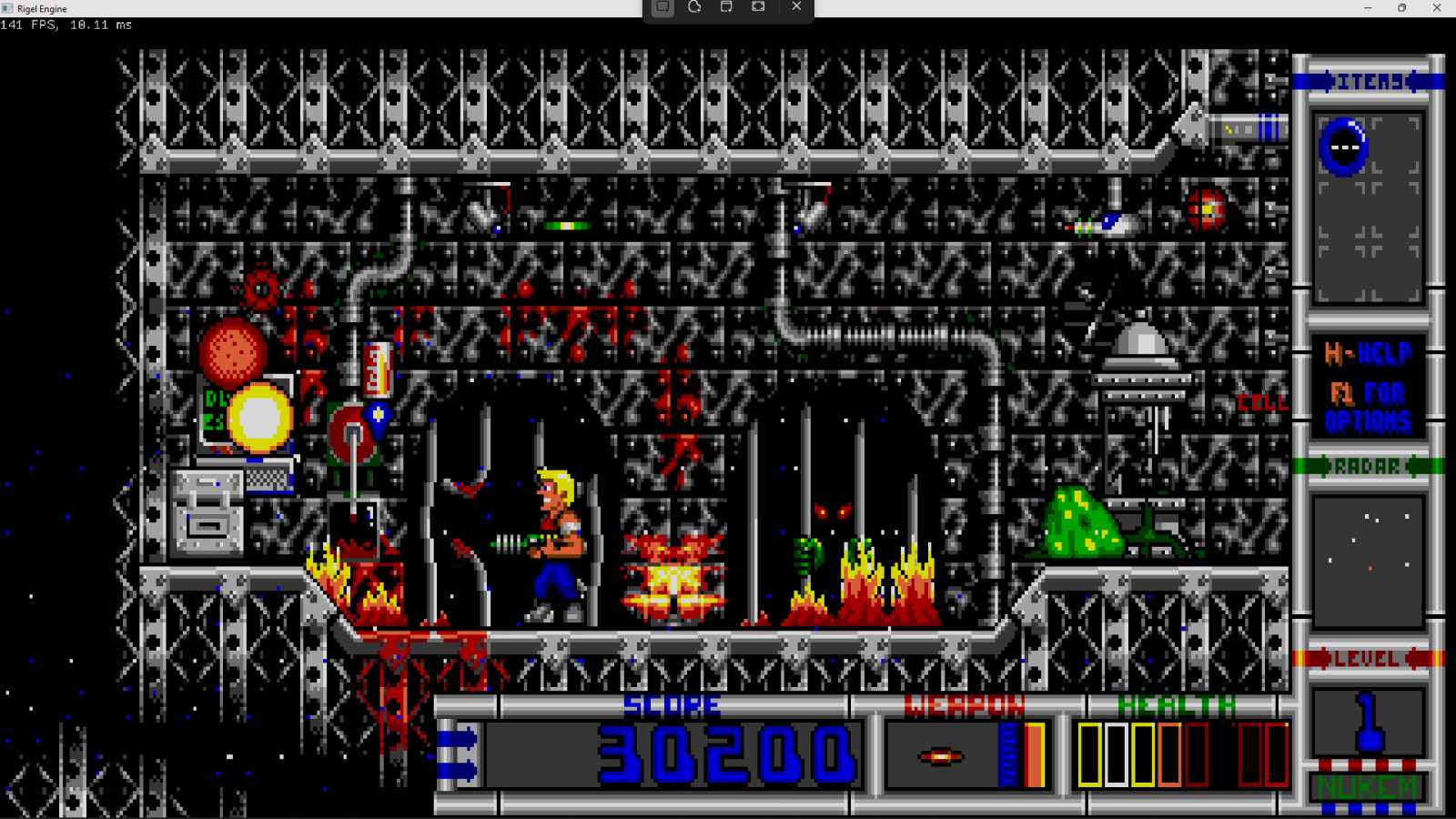
Task: Click the Rigel Engine application icon
Action: 7,8
